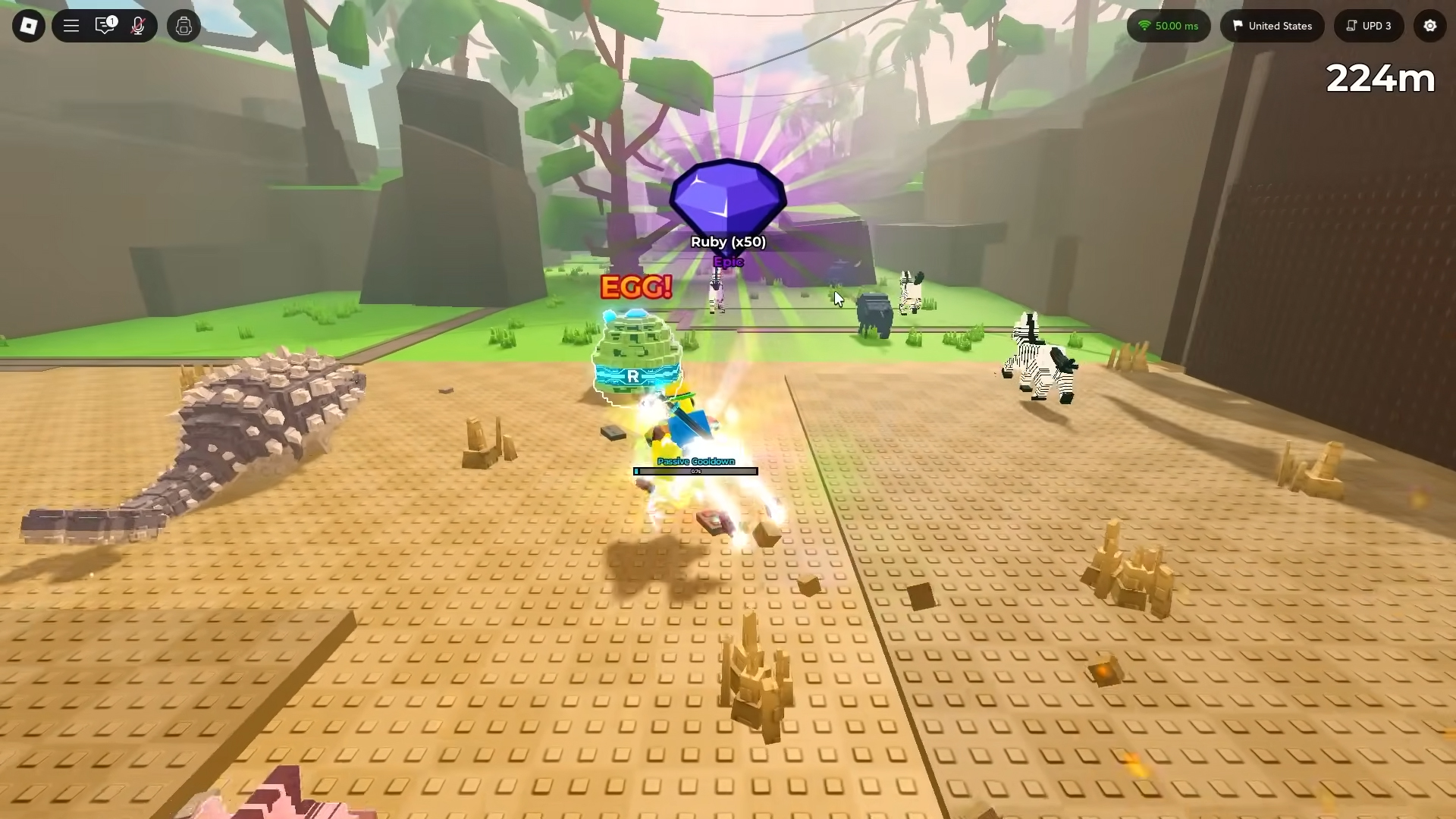The width and height of the screenshot is (1456, 819).
Task: Click the 224m distance counter
Action: 1379,78
